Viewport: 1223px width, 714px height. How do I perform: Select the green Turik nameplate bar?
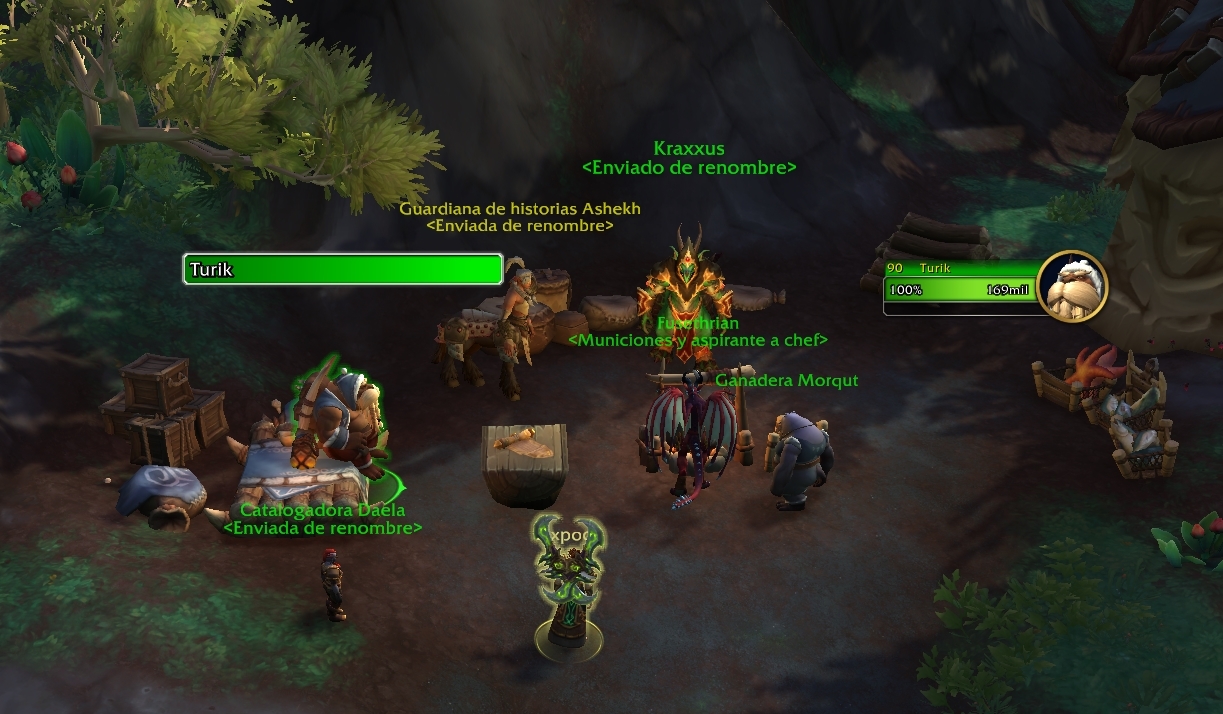pyautogui.click(x=342, y=269)
